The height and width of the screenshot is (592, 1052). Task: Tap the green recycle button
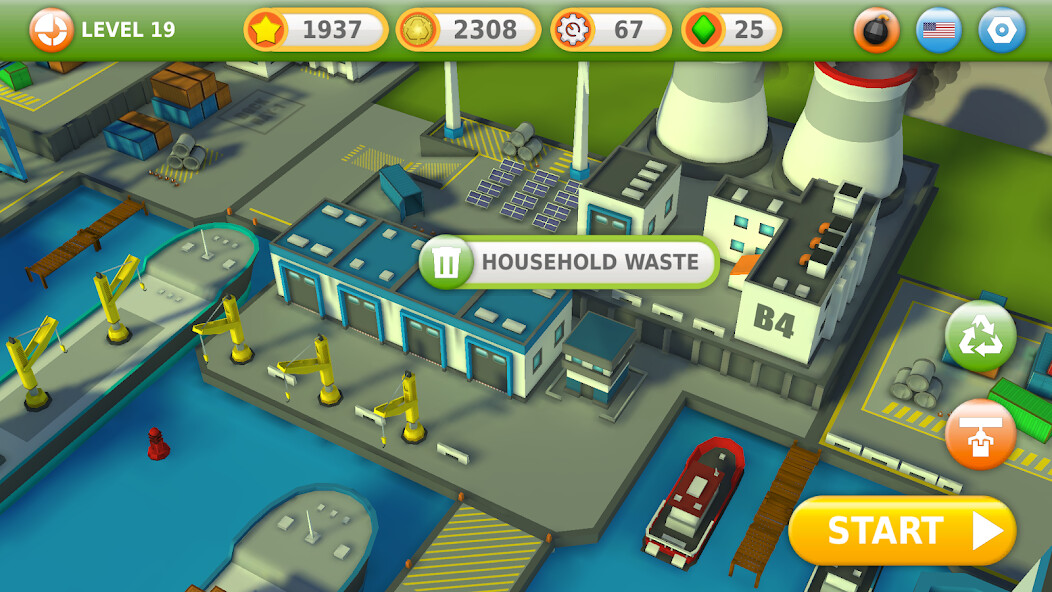click(x=980, y=337)
